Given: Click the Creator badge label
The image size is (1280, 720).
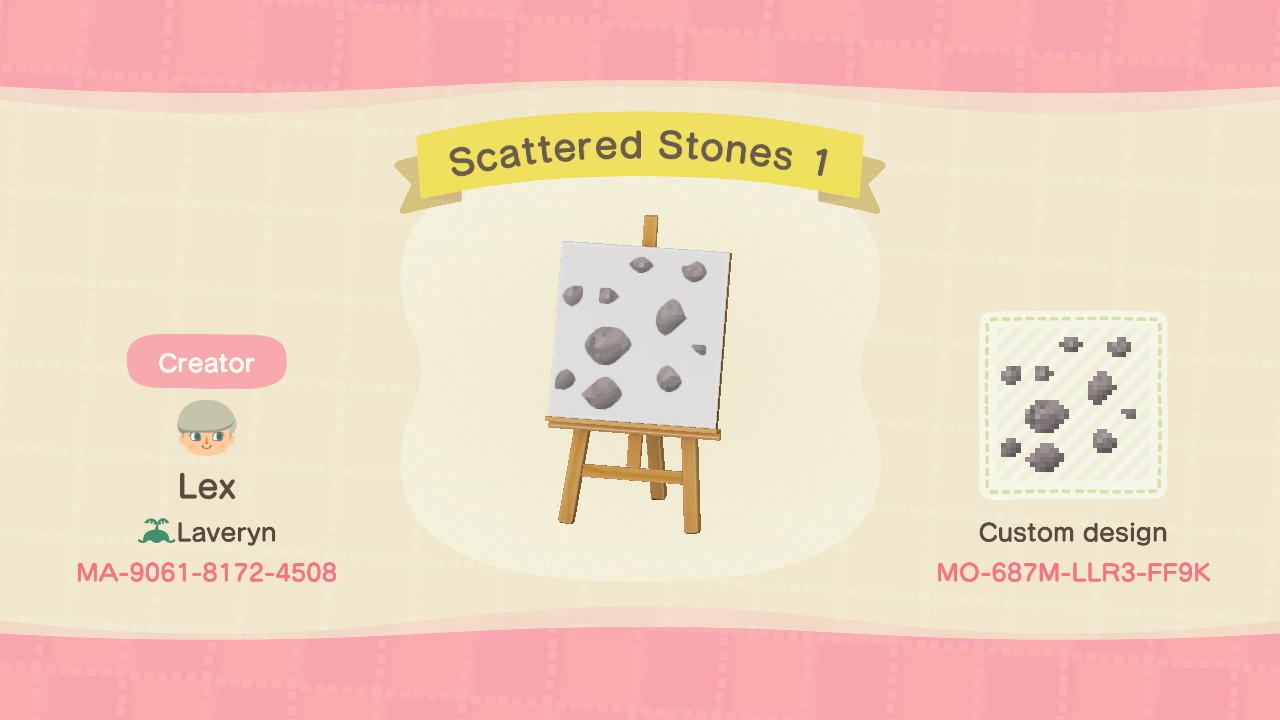Looking at the screenshot, I should [x=206, y=362].
